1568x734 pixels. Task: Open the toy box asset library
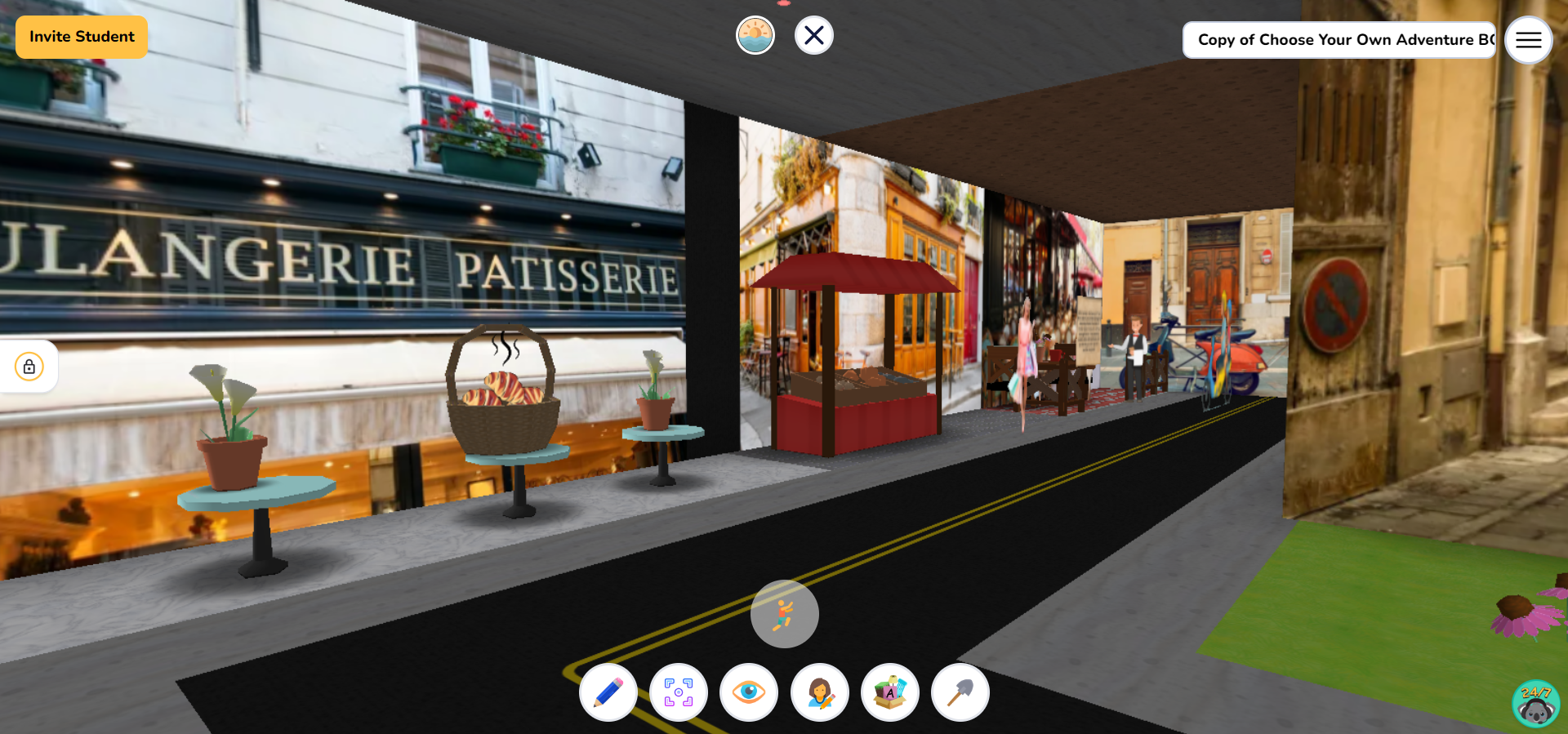(x=890, y=692)
